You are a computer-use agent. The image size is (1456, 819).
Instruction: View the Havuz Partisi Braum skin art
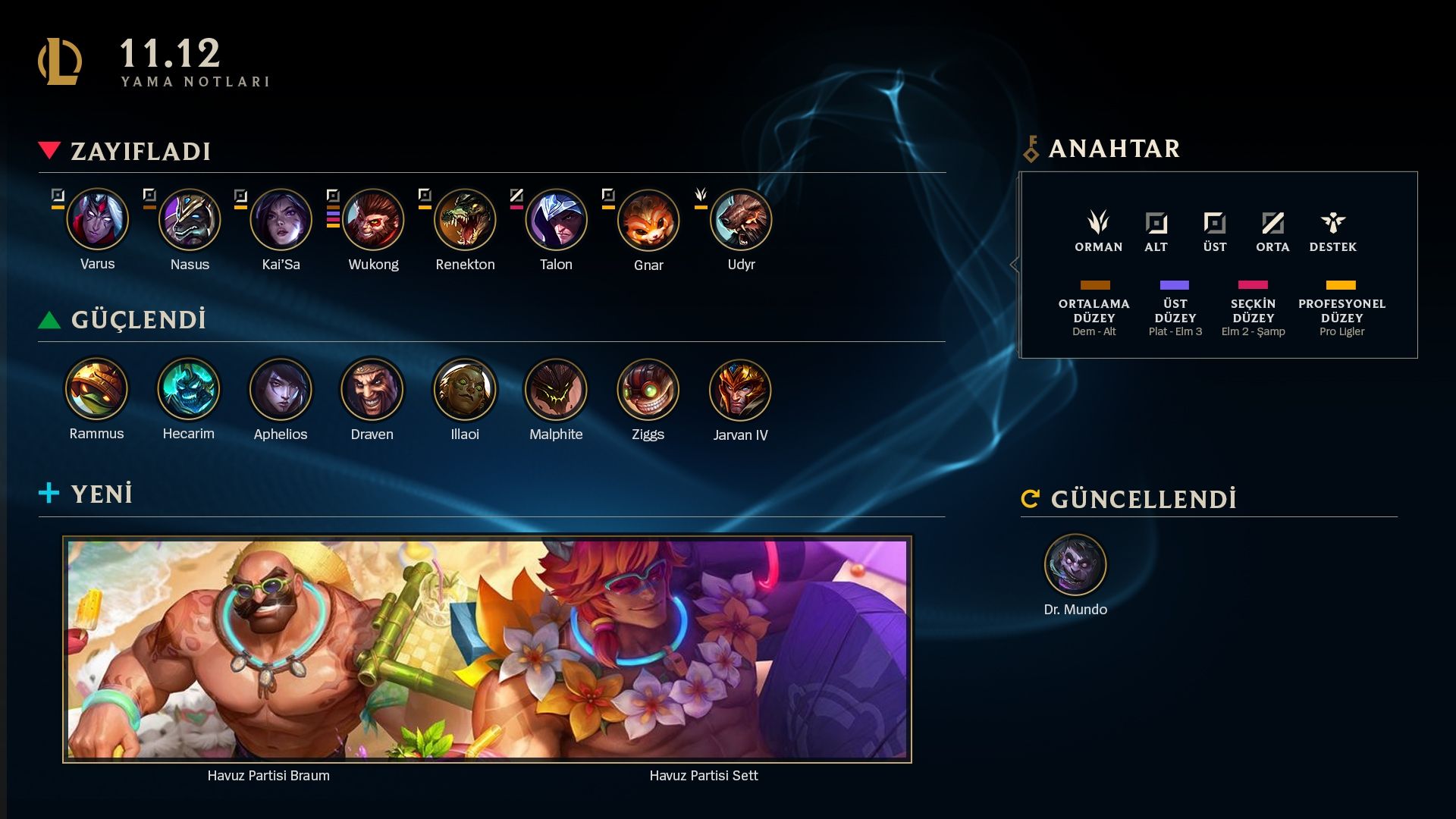268,649
